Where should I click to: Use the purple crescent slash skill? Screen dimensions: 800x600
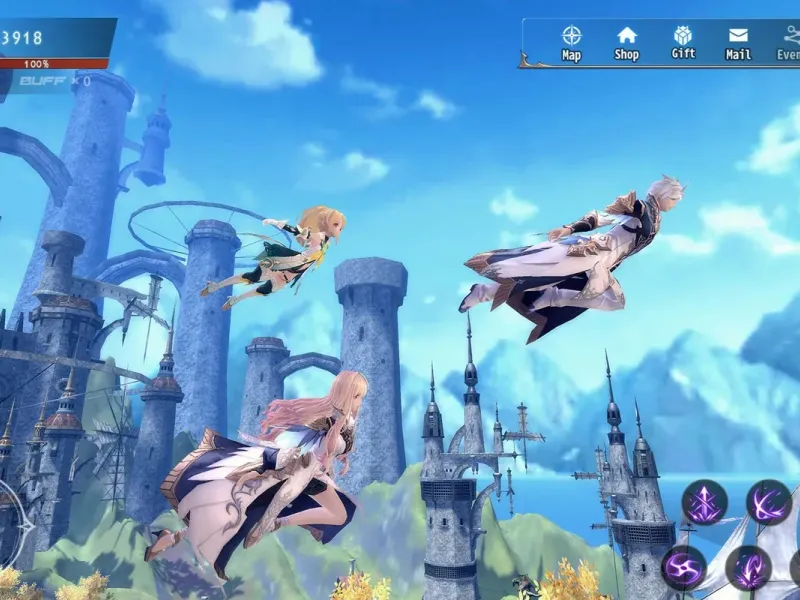click(x=768, y=502)
